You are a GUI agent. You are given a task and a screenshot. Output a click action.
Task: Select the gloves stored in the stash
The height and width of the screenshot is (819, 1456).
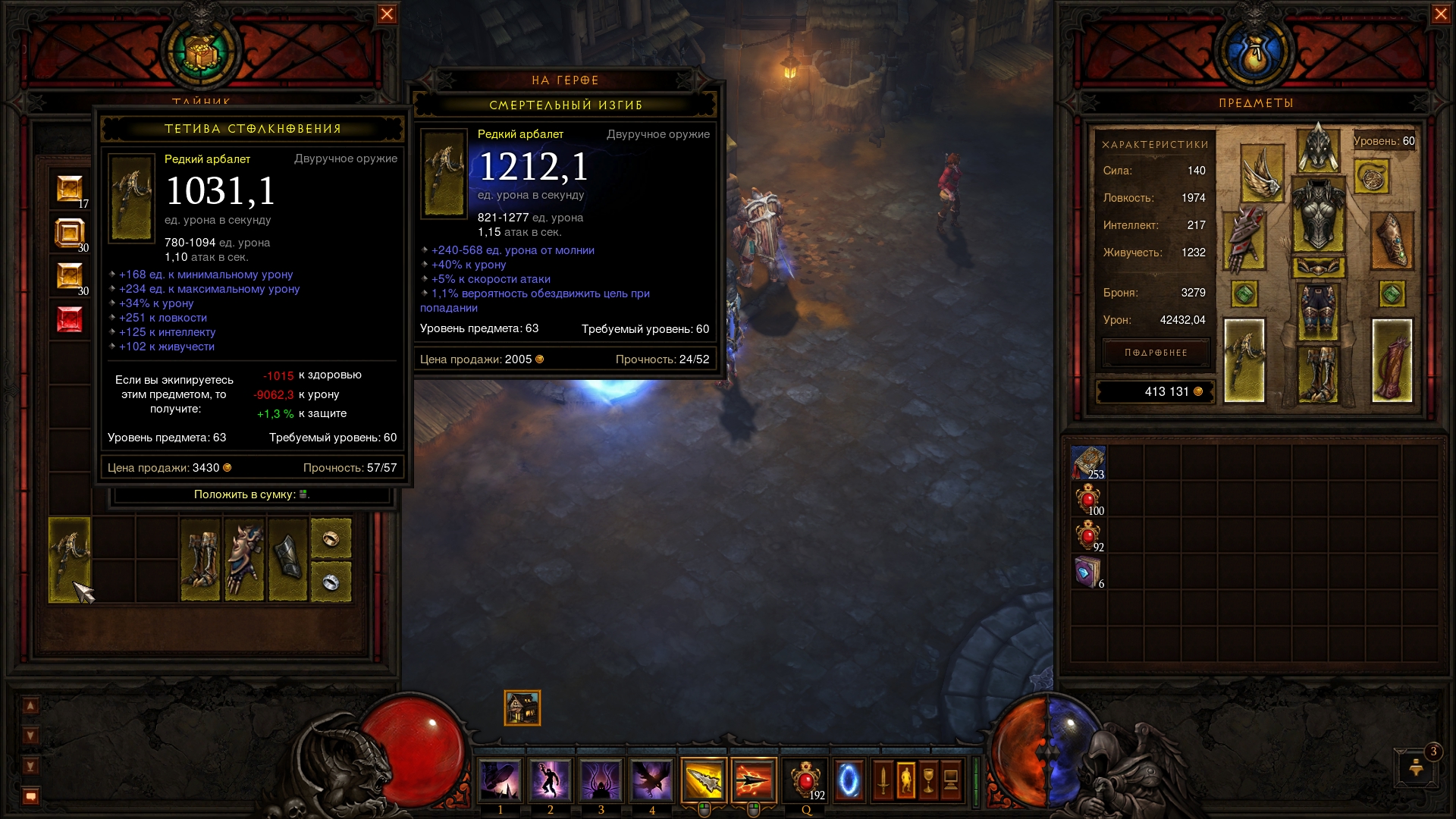(x=244, y=560)
